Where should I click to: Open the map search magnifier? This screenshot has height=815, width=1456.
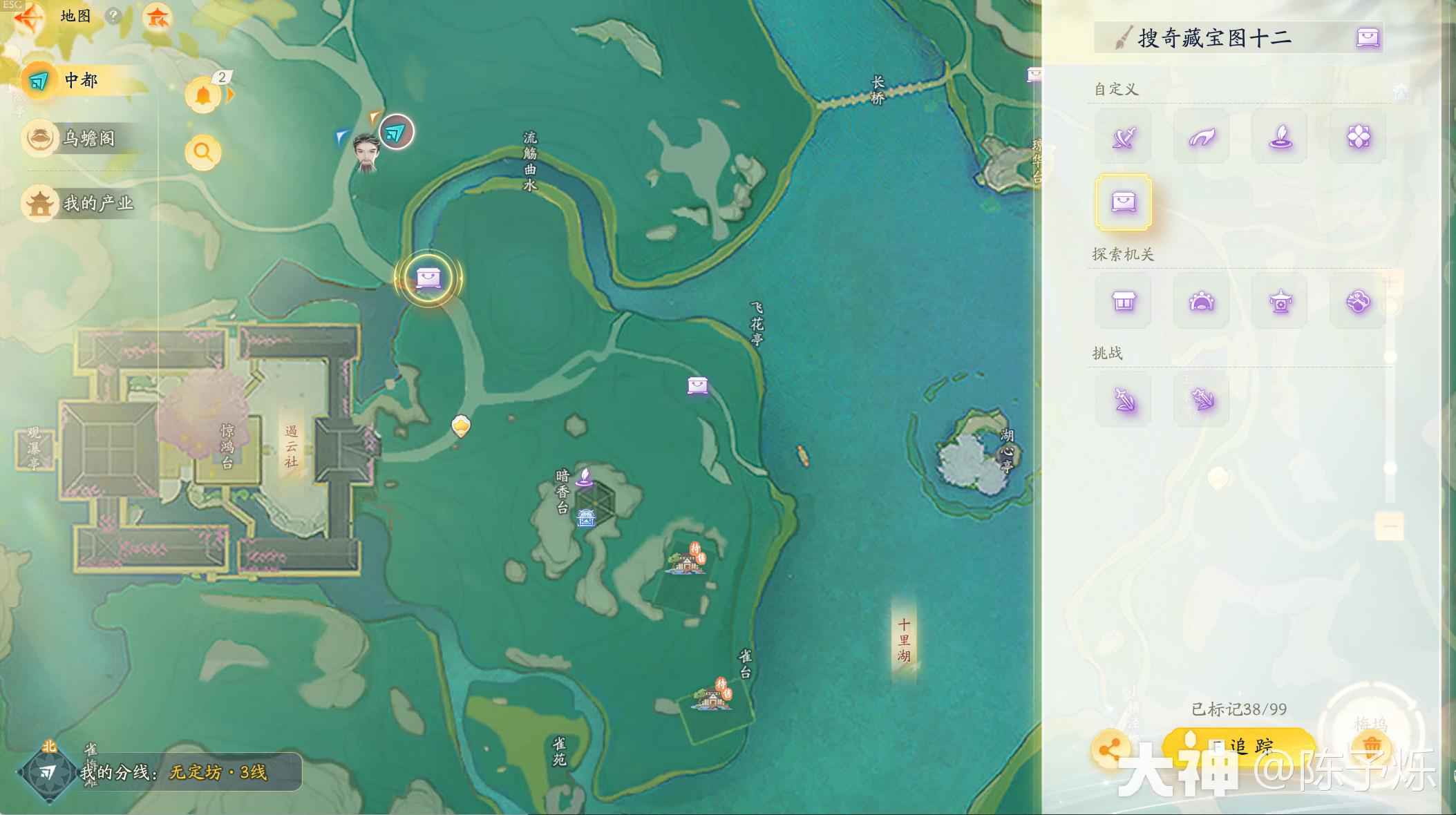[x=202, y=151]
